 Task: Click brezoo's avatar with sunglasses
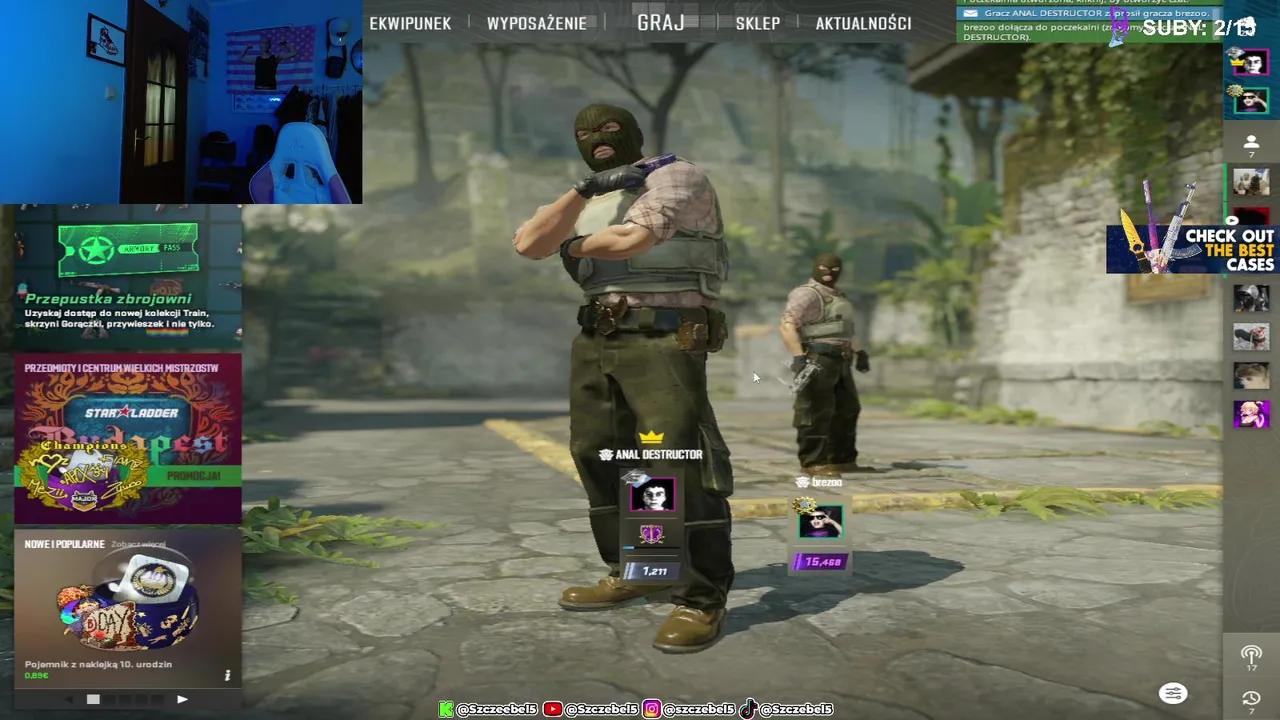820,519
